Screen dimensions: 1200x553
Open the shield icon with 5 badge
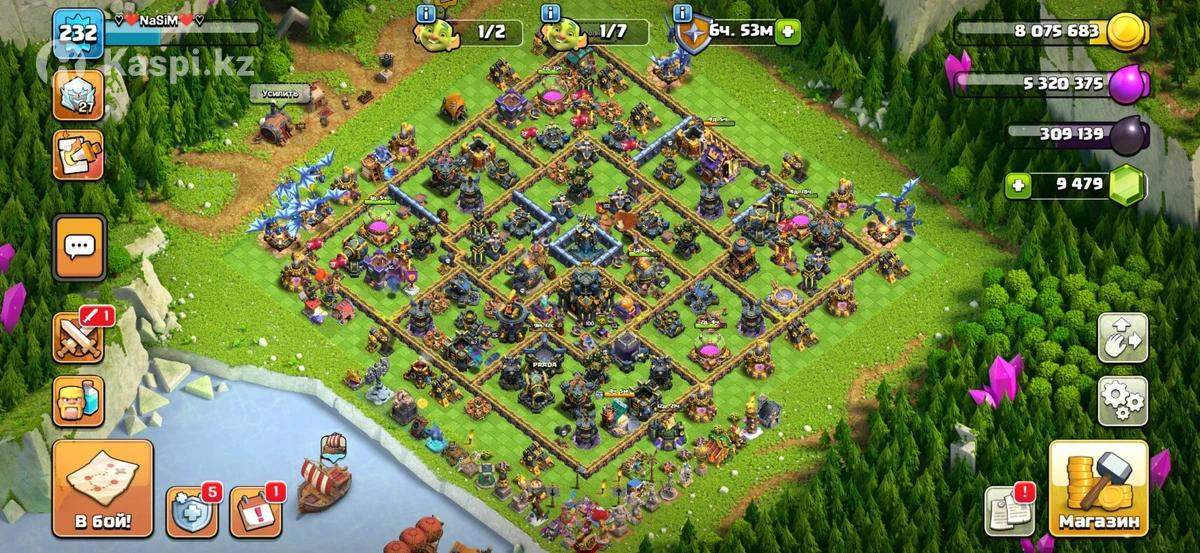click(192, 511)
